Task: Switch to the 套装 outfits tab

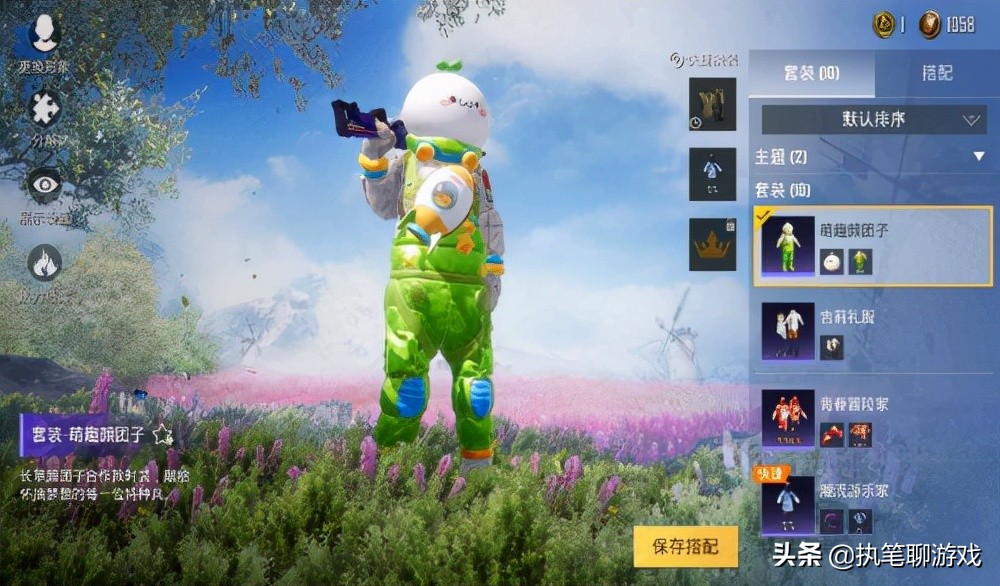Action: (x=811, y=74)
